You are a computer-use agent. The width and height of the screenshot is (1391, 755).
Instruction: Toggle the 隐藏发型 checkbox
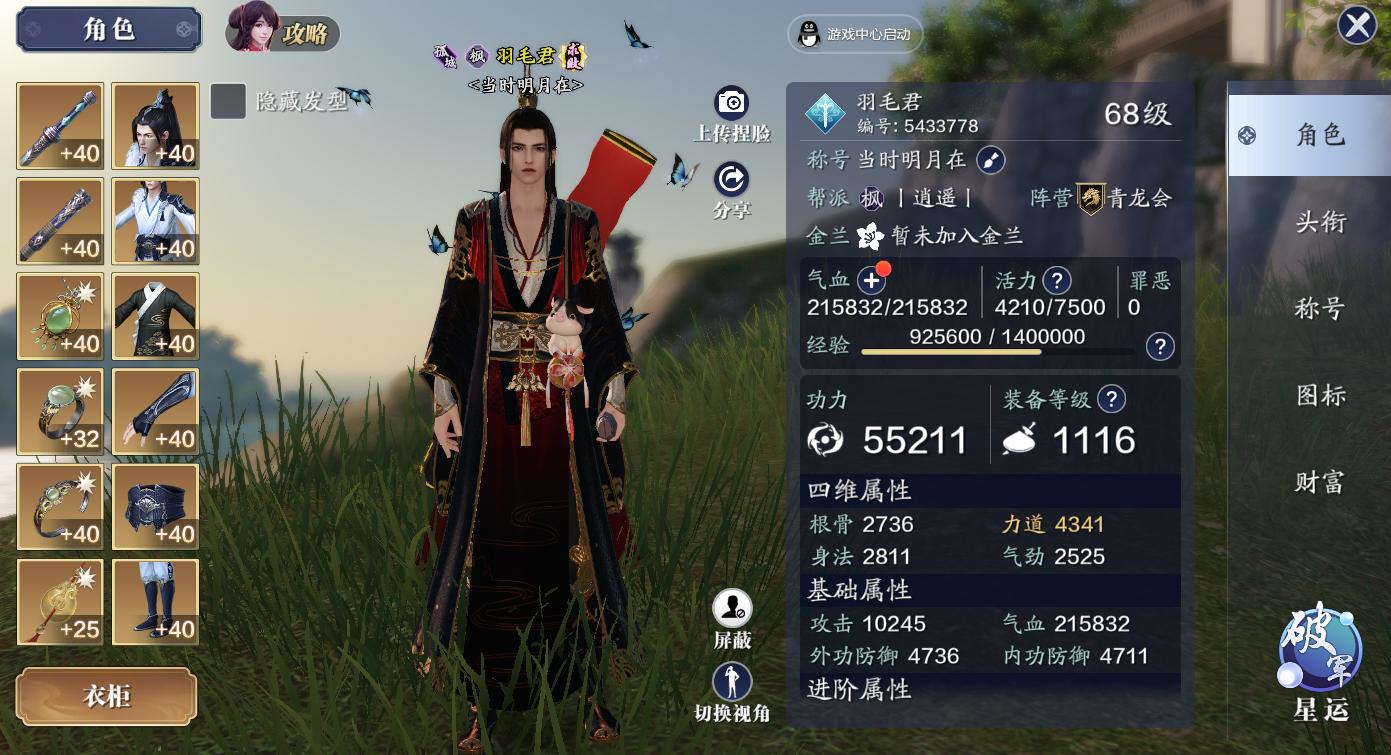pos(228,102)
